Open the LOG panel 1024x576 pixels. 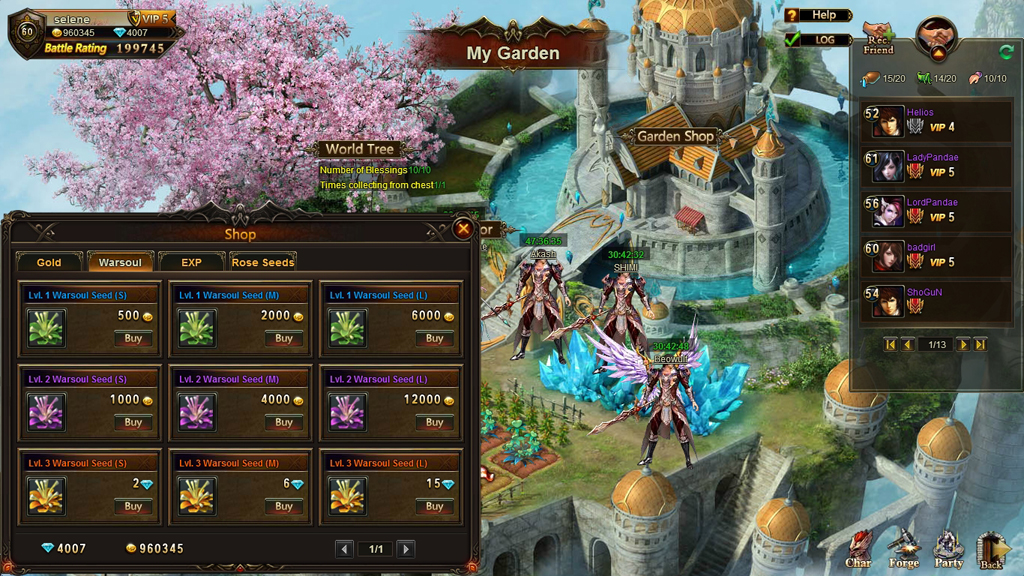(818, 40)
